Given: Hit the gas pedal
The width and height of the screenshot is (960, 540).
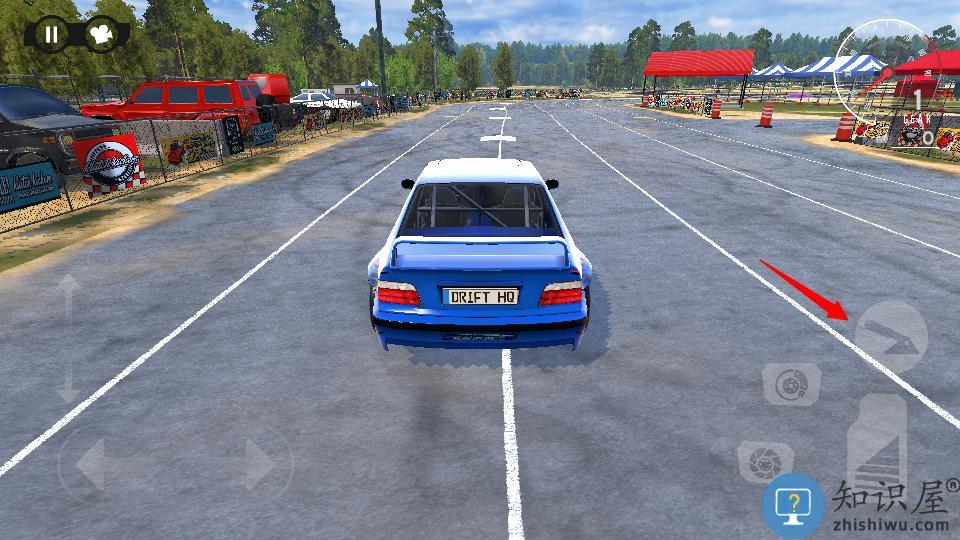Looking at the screenshot, I should [877, 445].
